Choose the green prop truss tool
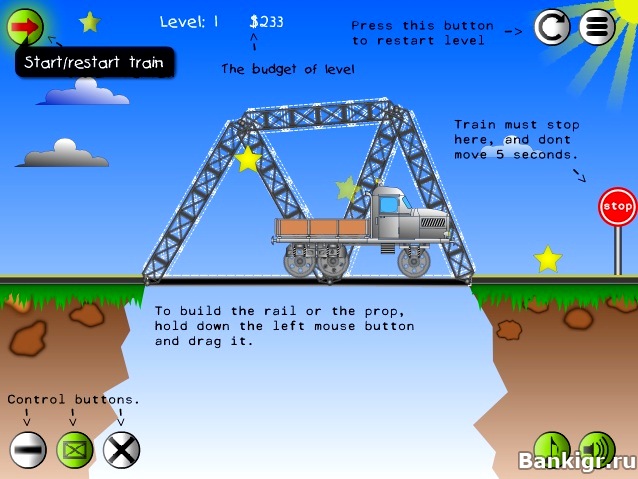The image size is (638, 479). pyautogui.click(x=74, y=450)
